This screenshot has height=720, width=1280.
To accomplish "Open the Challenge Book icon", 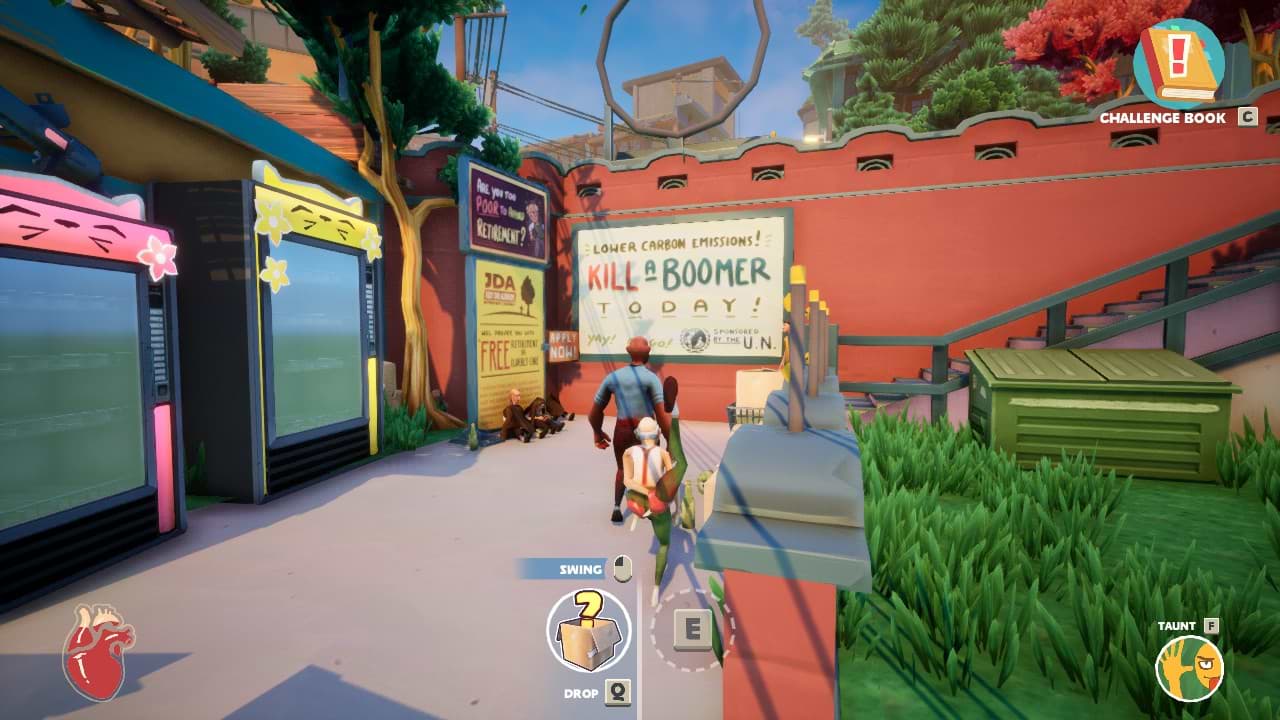I will pyautogui.click(x=1178, y=63).
